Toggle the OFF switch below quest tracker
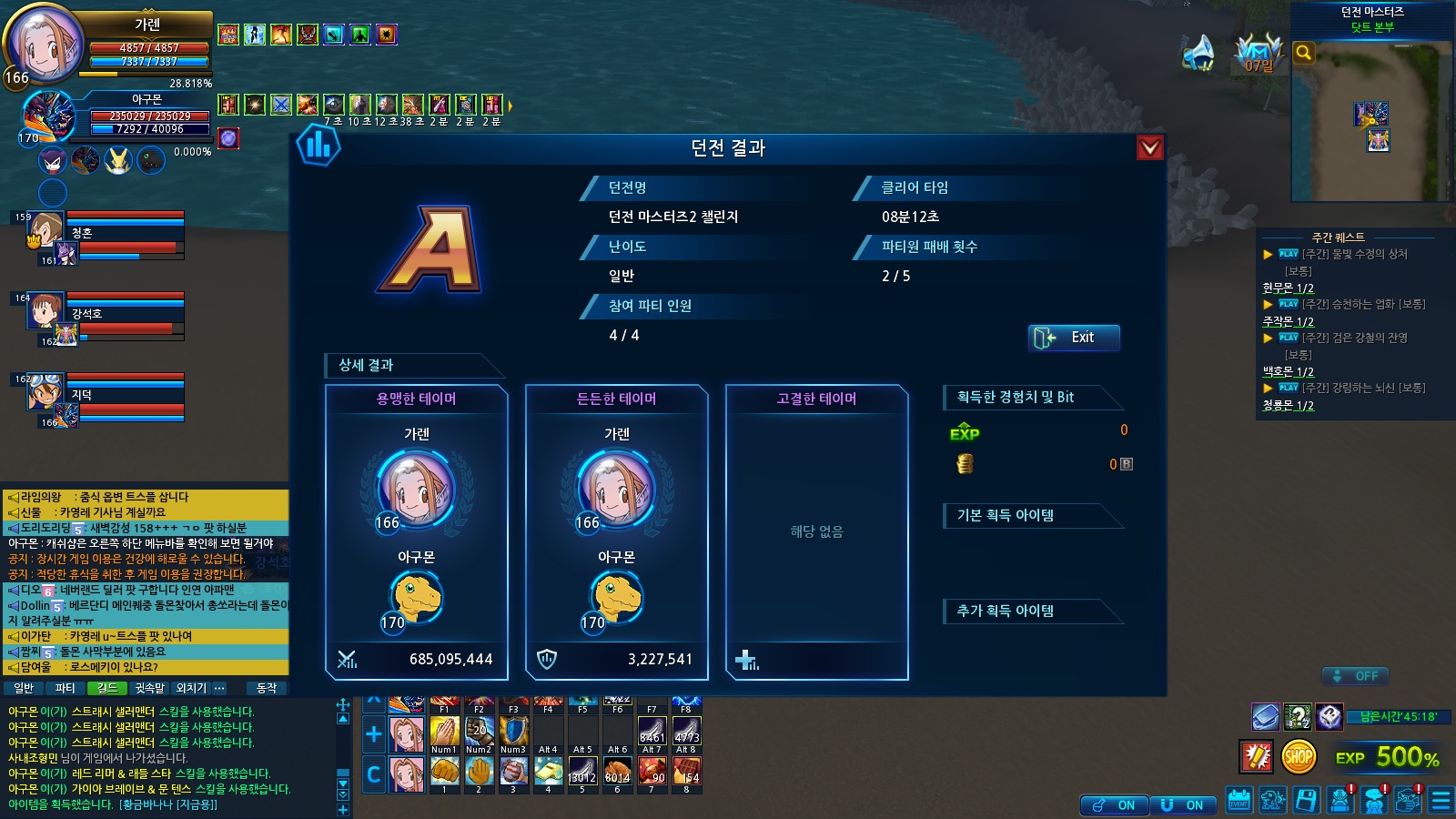This screenshot has height=819, width=1456. [1355, 676]
